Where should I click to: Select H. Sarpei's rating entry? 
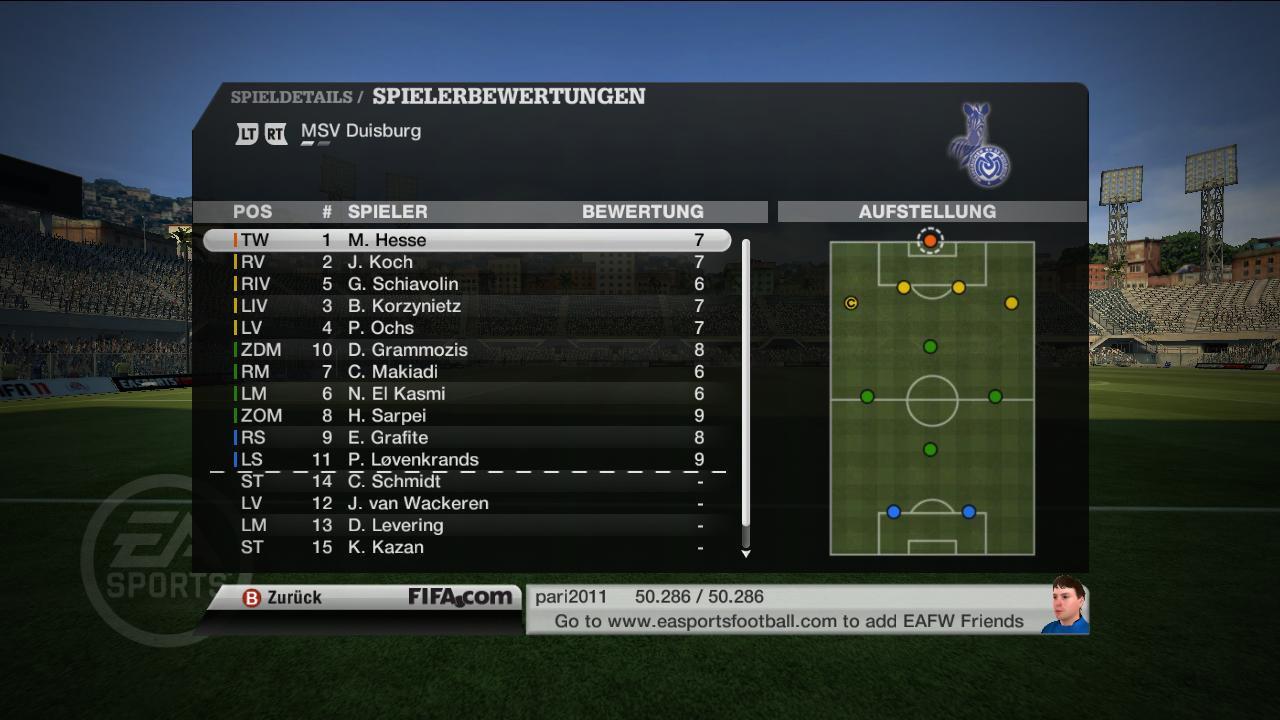[x=466, y=416]
